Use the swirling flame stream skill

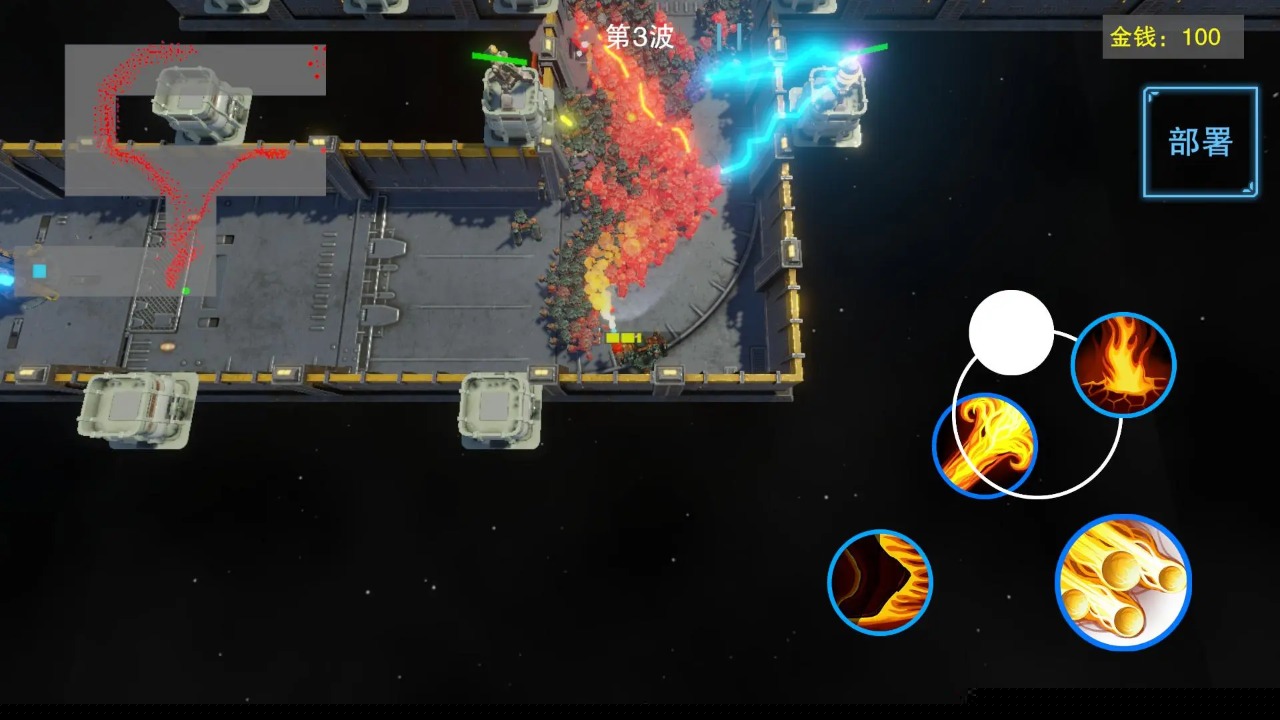point(985,445)
